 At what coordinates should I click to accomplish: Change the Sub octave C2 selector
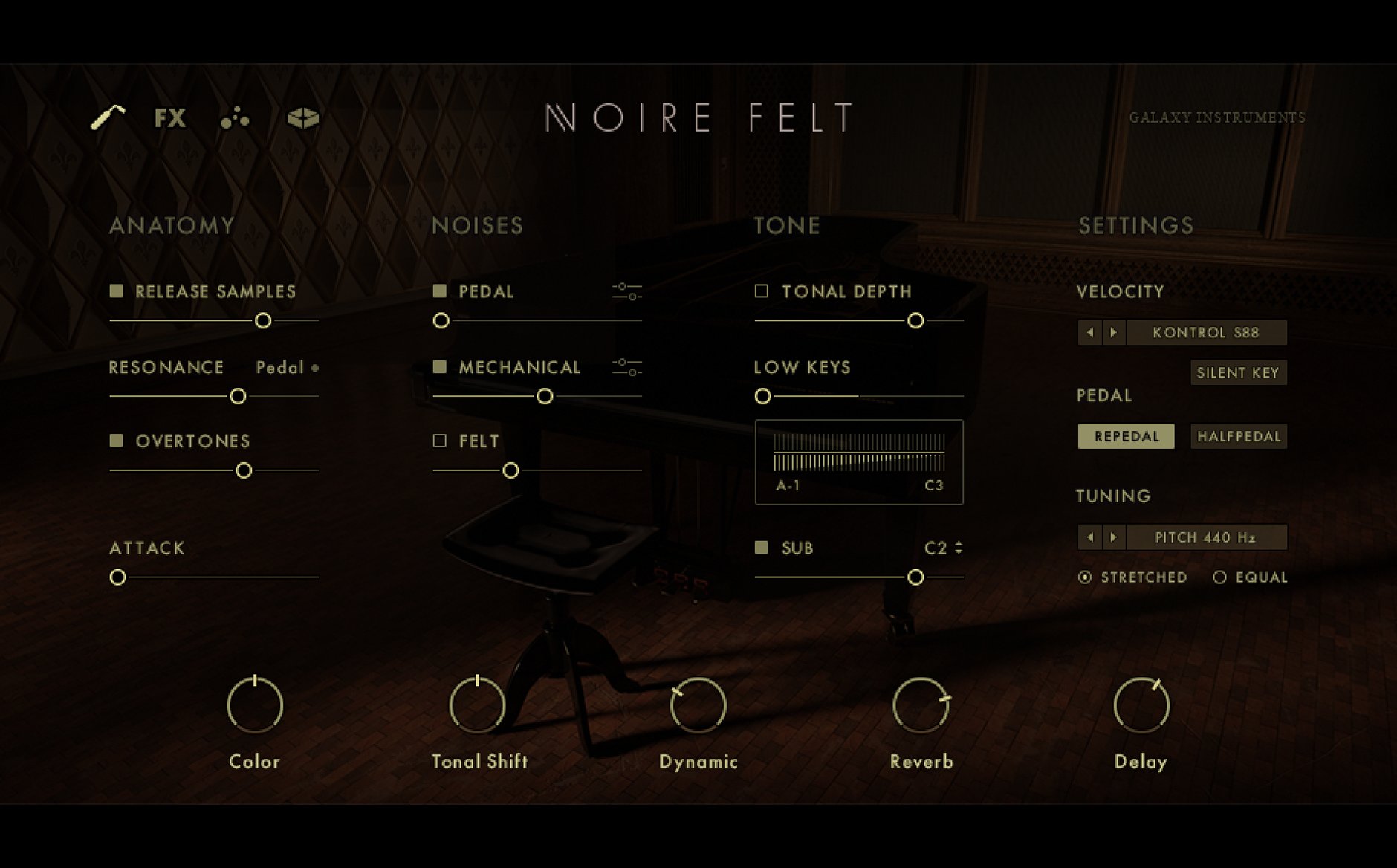tap(958, 548)
